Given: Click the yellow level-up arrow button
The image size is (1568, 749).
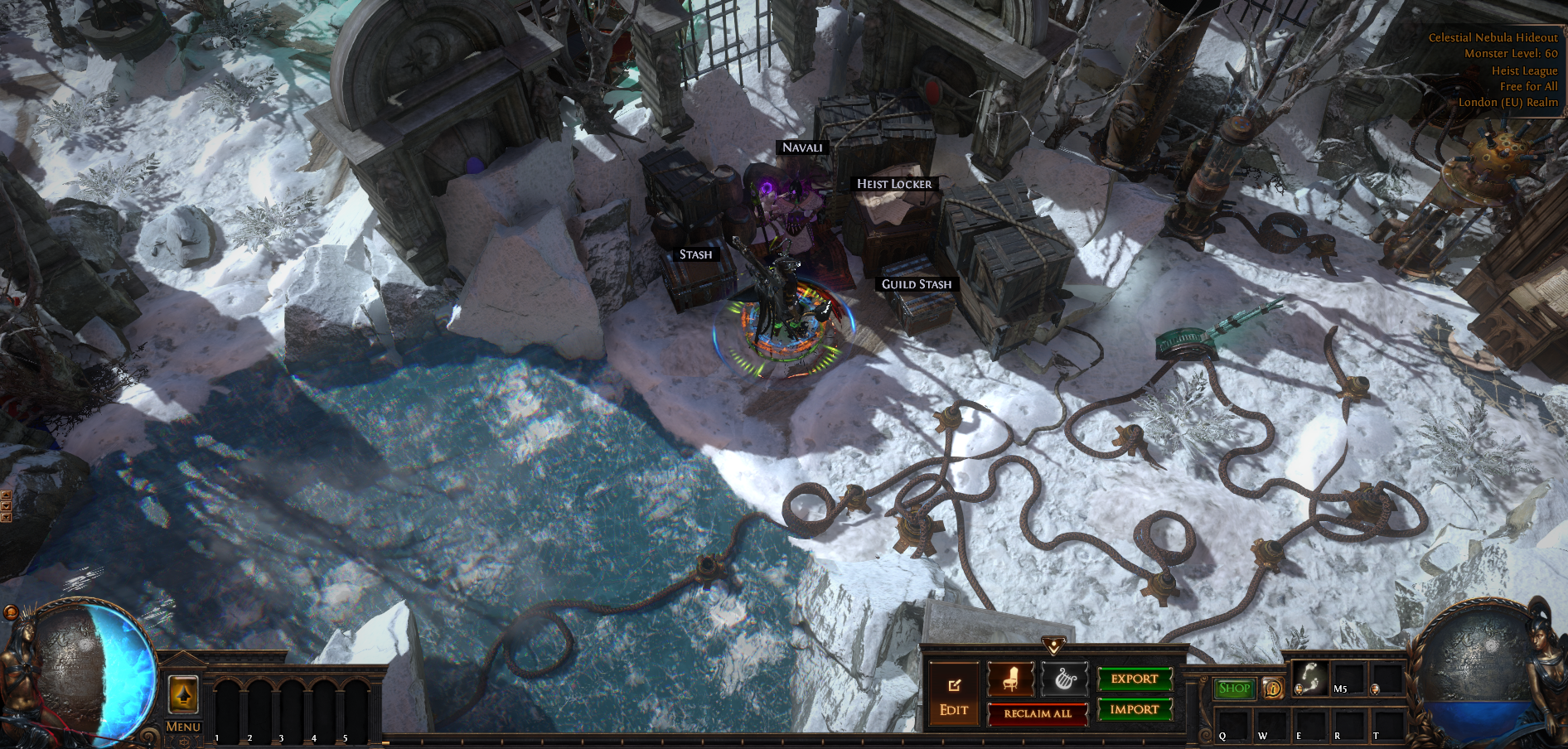Looking at the screenshot, I should click(x=183, y=694).
